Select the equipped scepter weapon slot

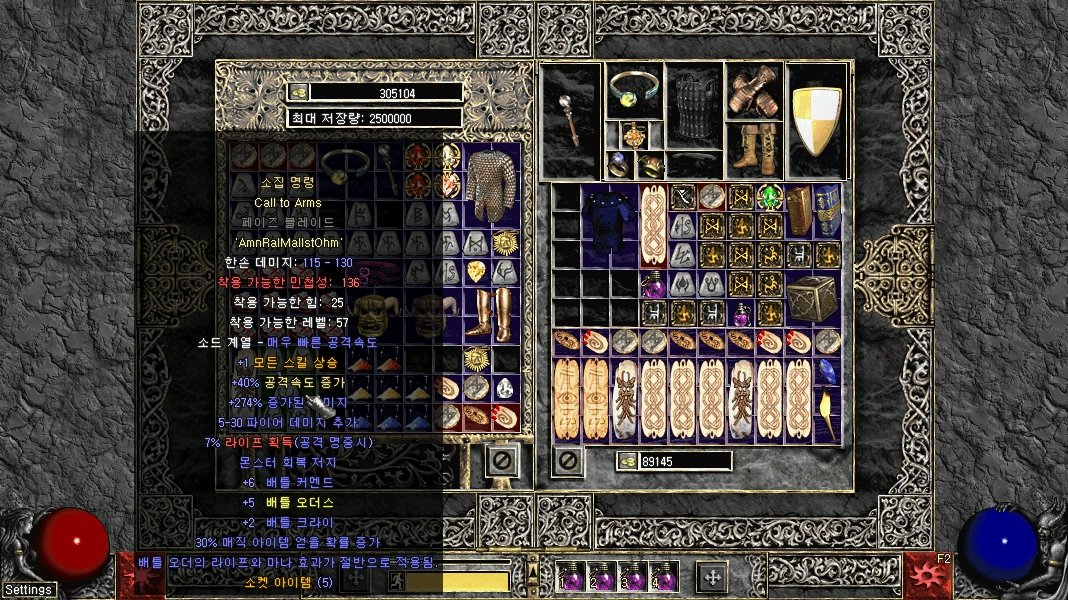click(x=569, y=121)
